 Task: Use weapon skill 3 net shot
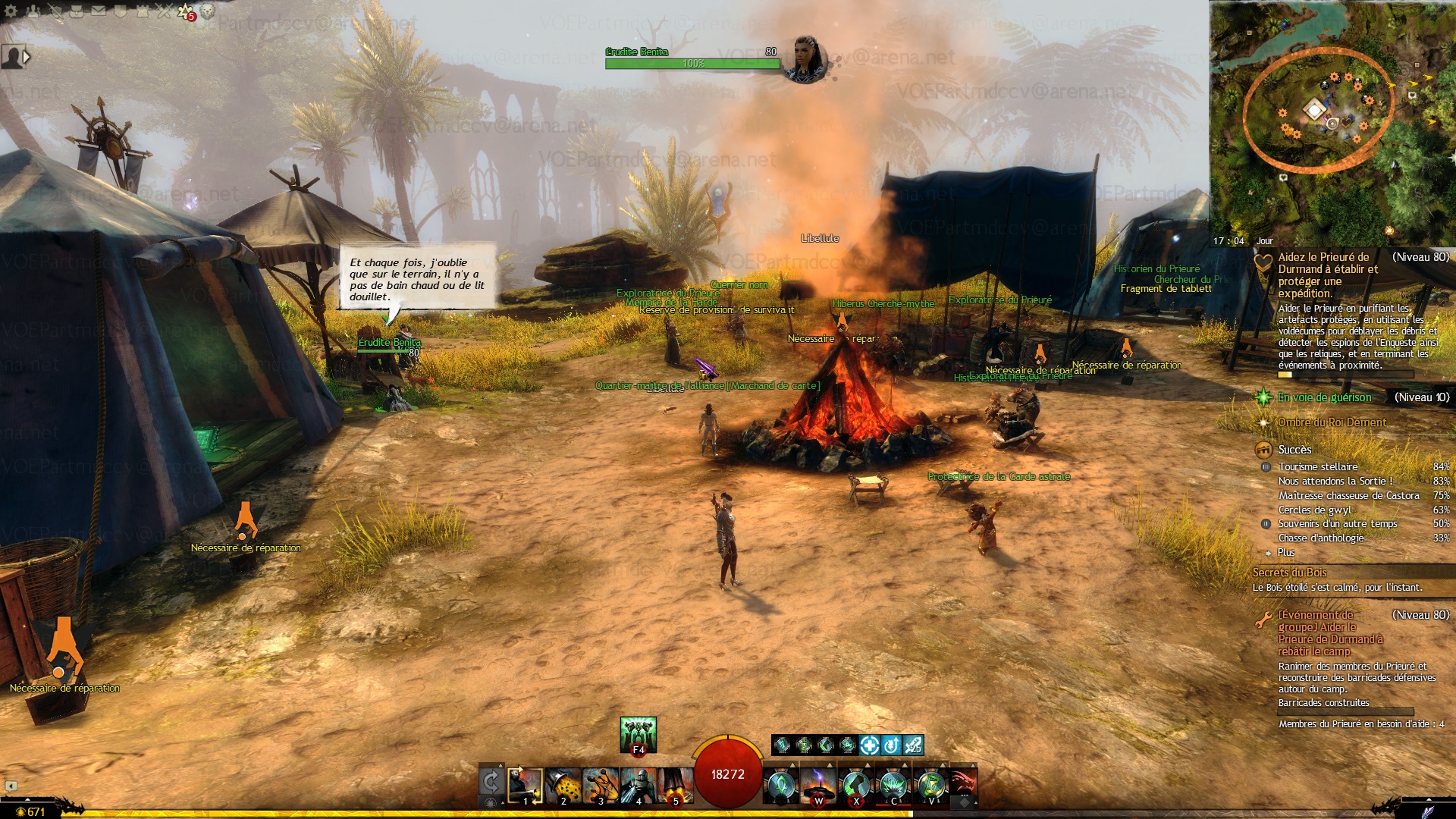tap(601, 785)
